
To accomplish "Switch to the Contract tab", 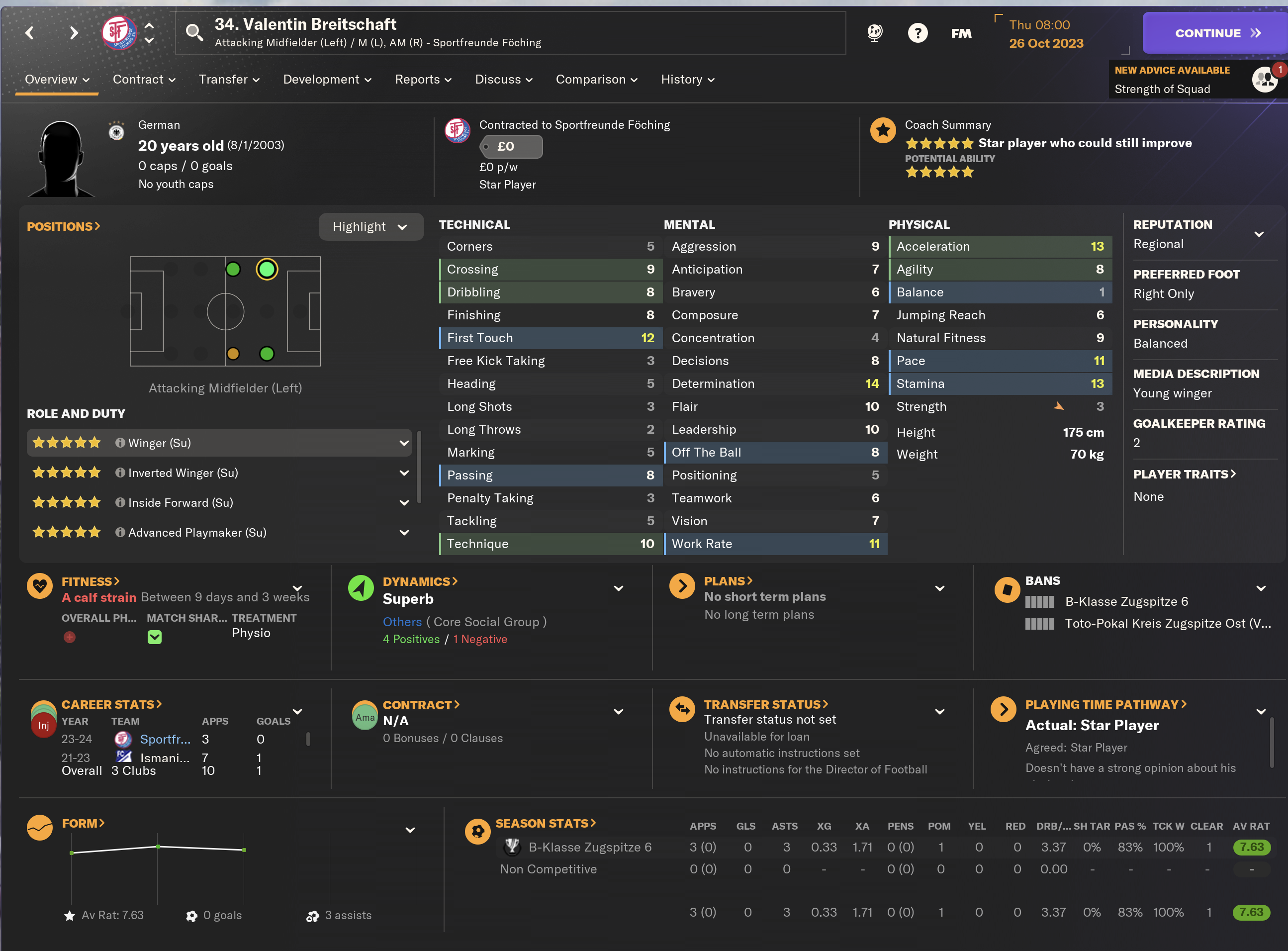I will tap(139, 80).
